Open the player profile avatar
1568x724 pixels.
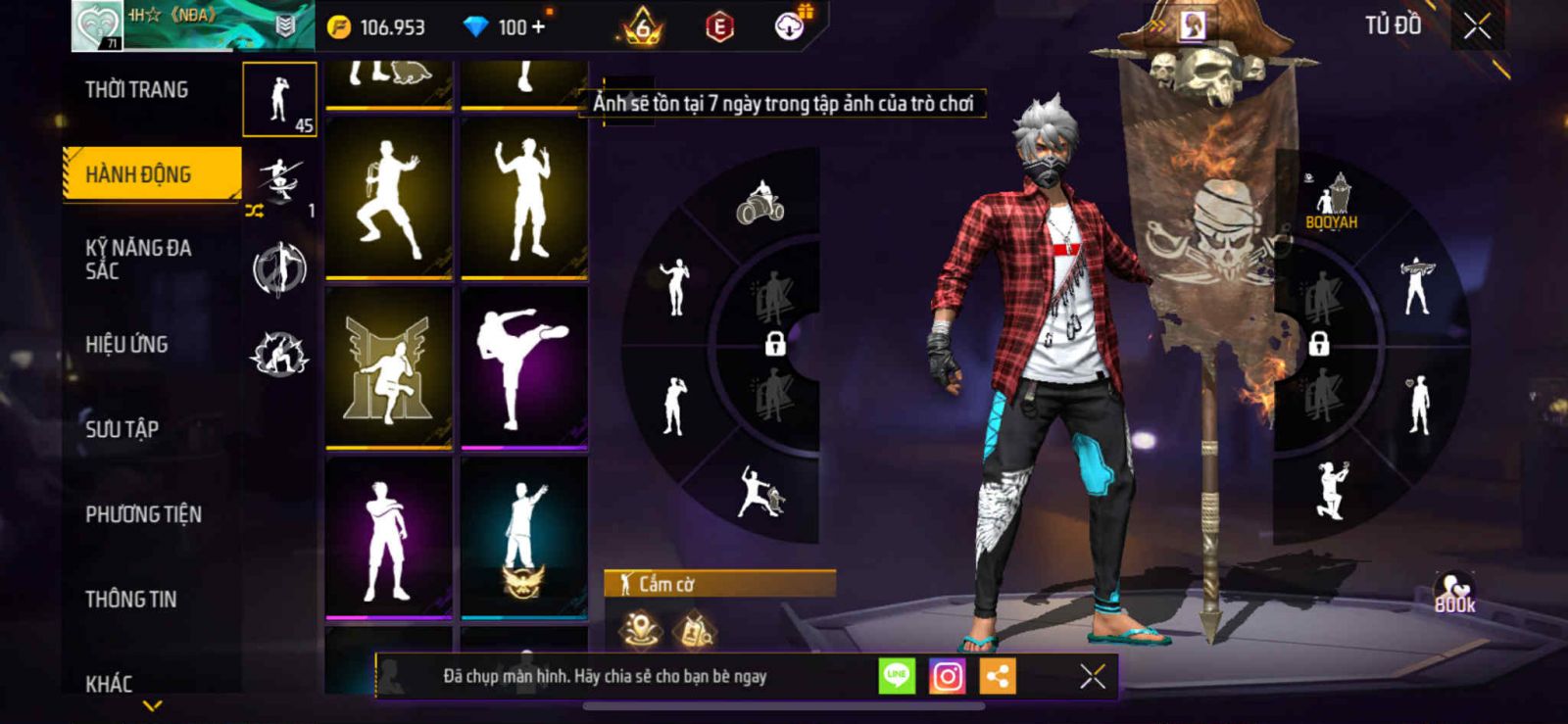(98, 25)
